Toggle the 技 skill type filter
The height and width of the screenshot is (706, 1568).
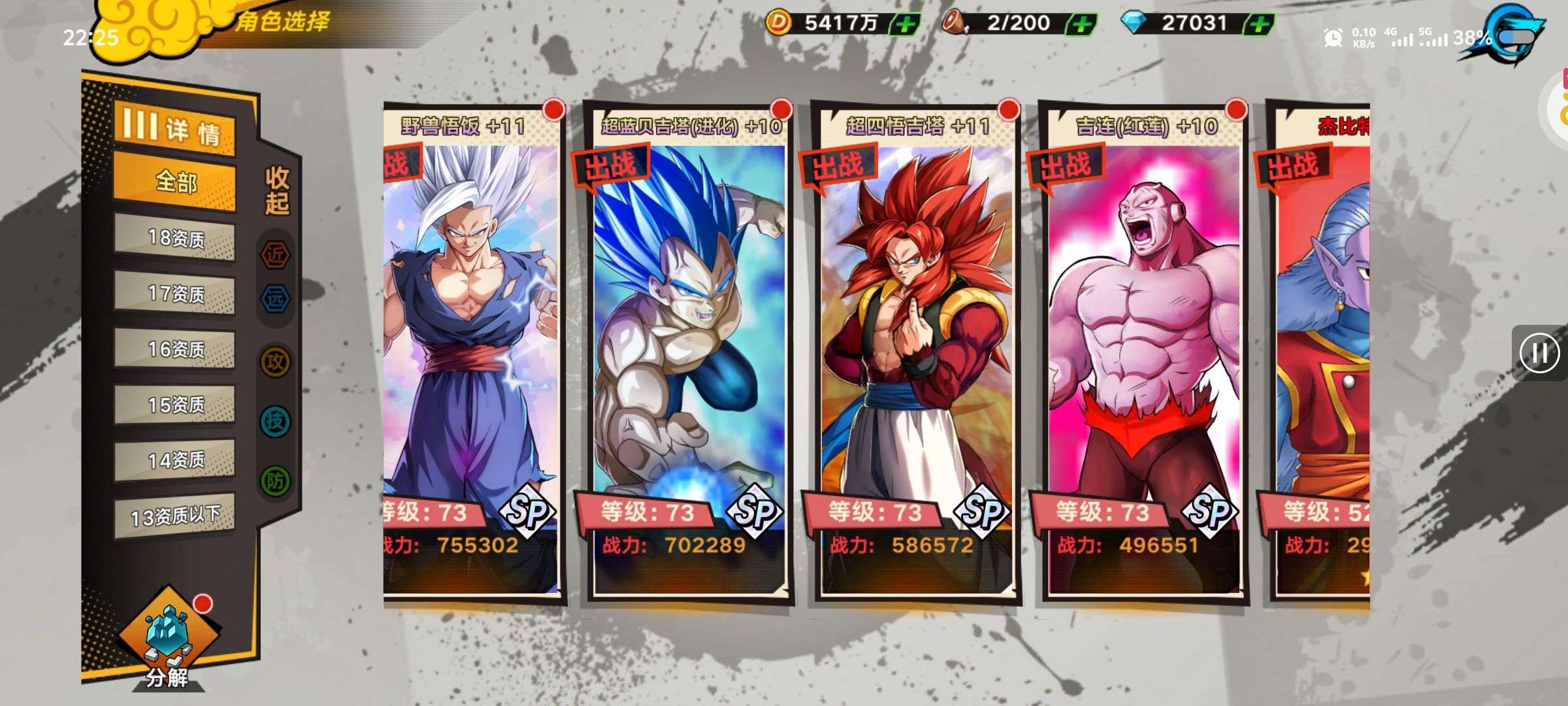click(x=275, y=421)
